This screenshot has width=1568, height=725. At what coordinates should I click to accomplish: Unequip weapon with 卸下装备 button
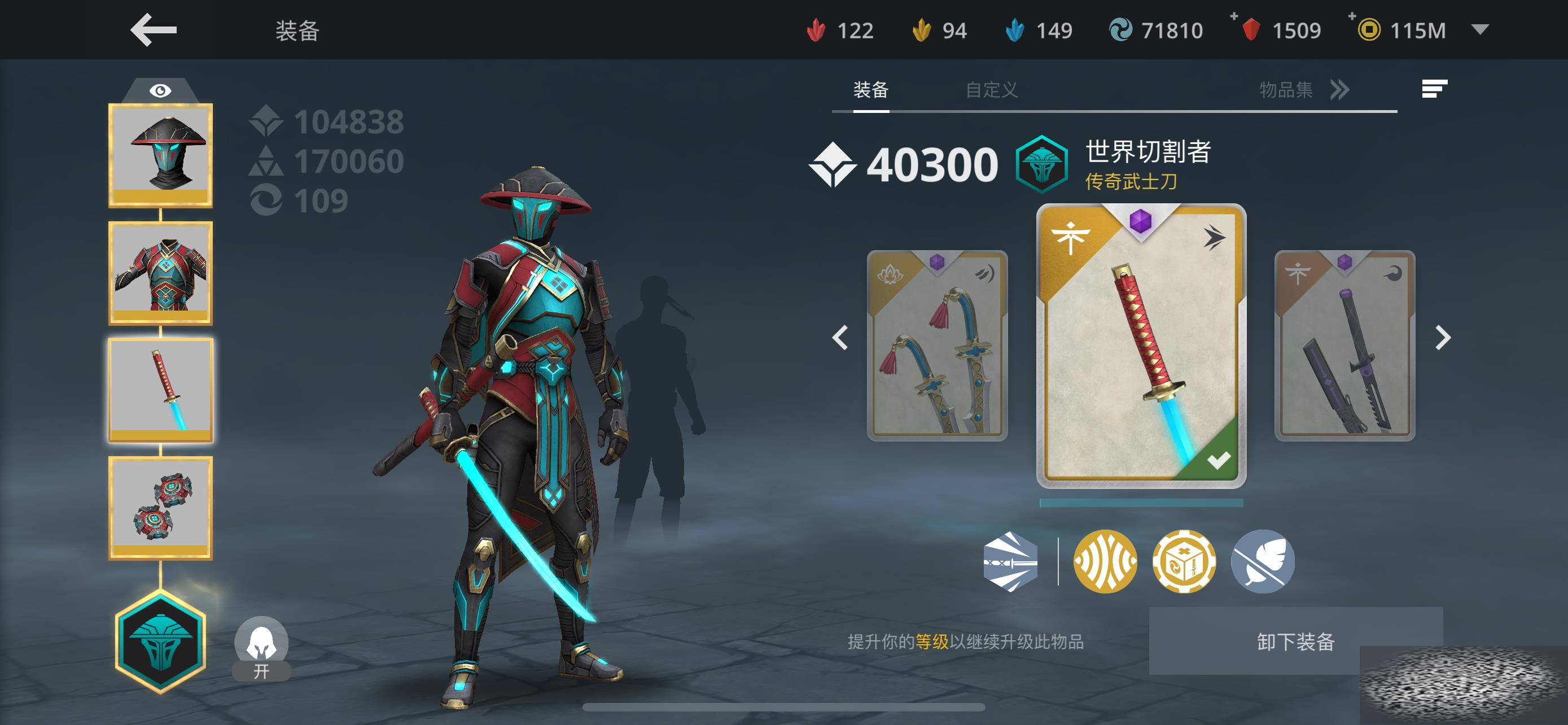(1295, 641)
